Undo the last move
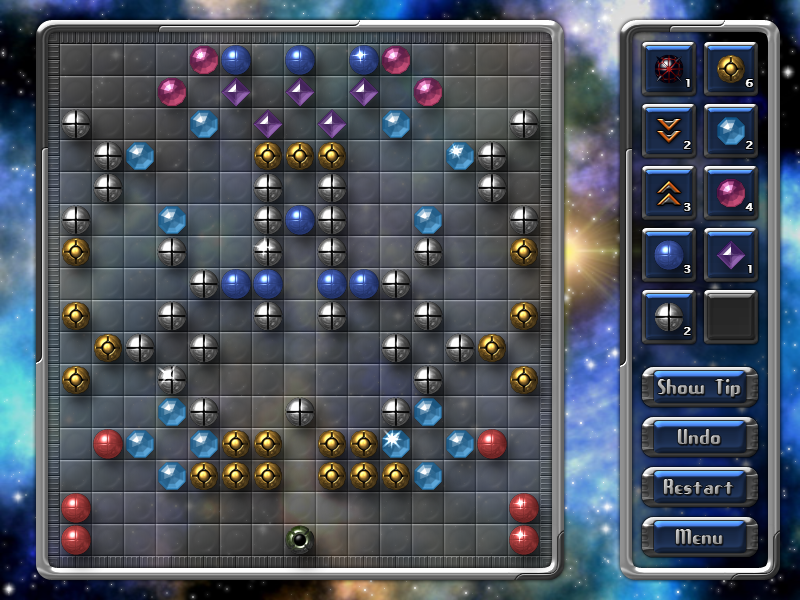 699,438
